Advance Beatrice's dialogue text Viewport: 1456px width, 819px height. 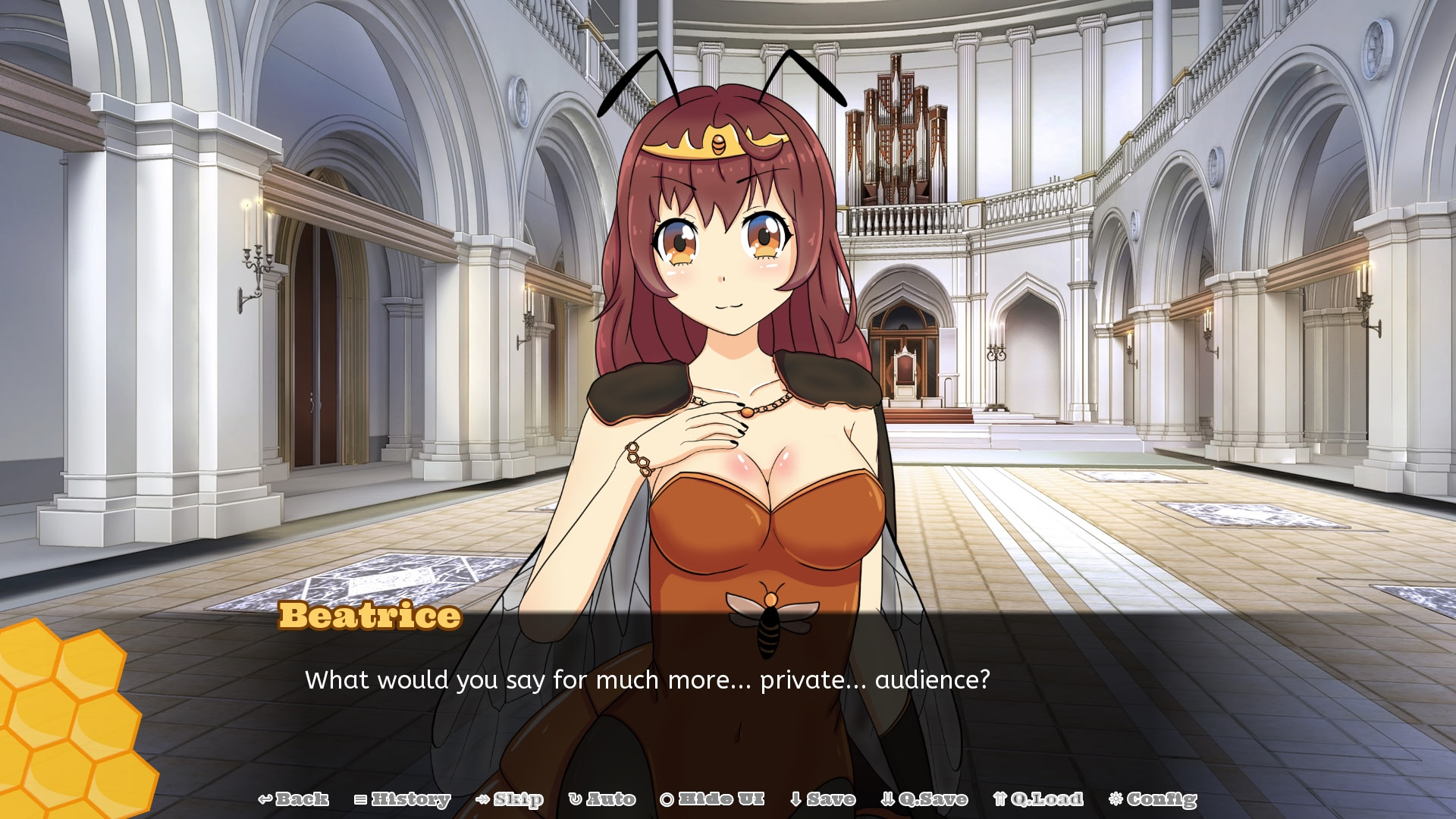point(647,679)
